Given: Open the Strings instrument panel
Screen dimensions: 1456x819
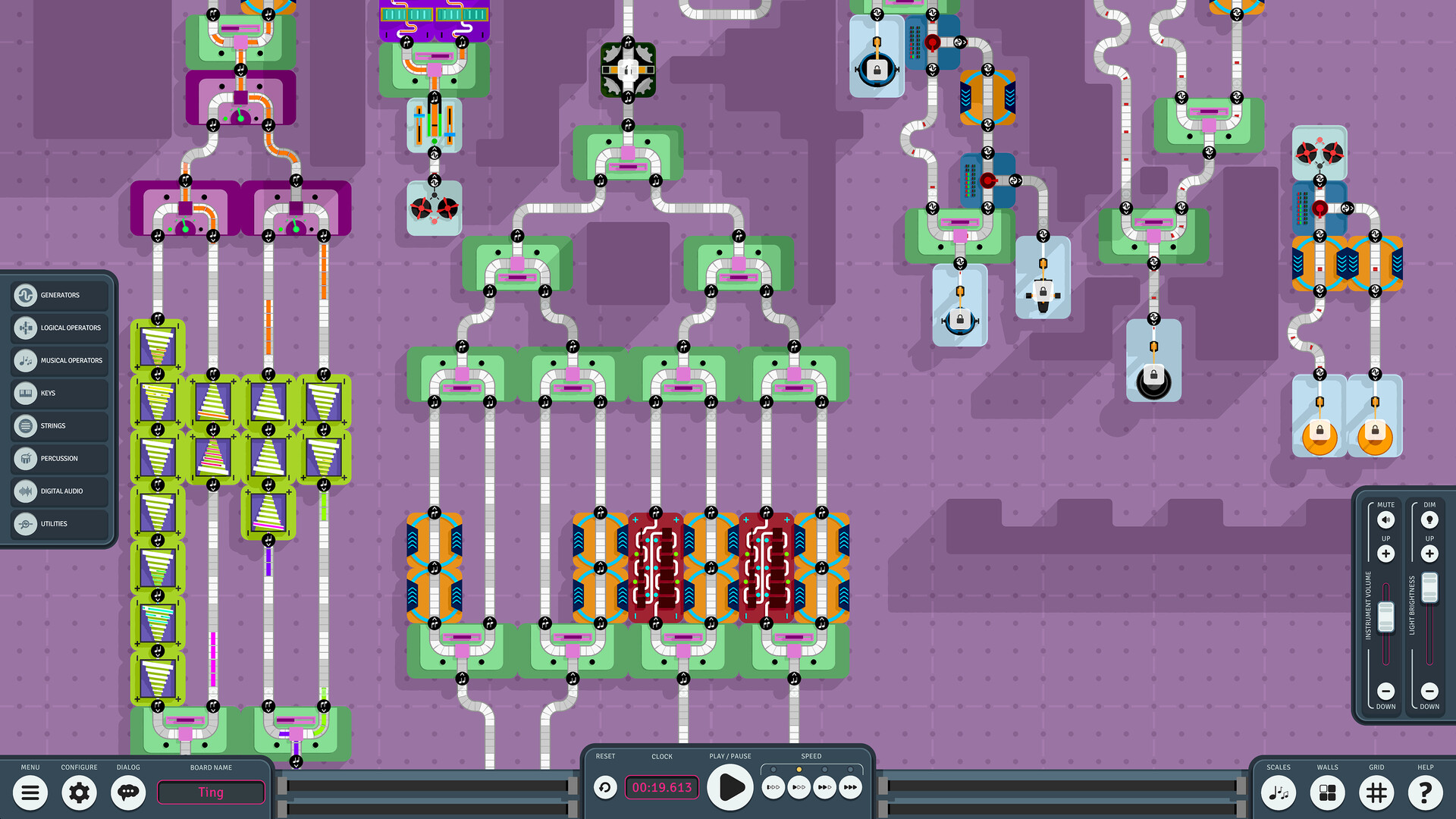Looking at the screenshot, I should click(x=26, y=425).
